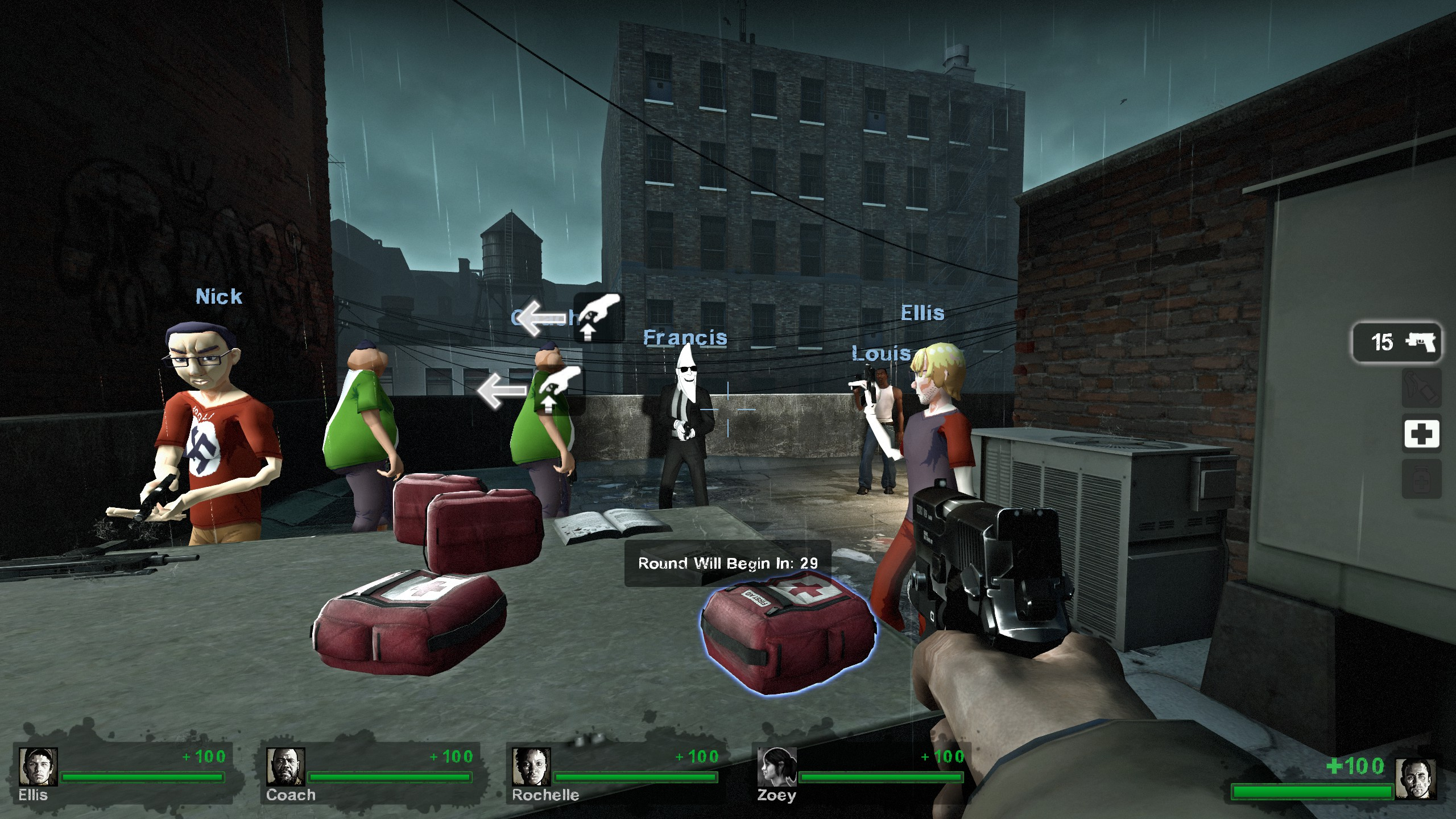Click Ellis's teammate portrait
This screenshot has height=819, width=1456.
click(x=38, y=766)
